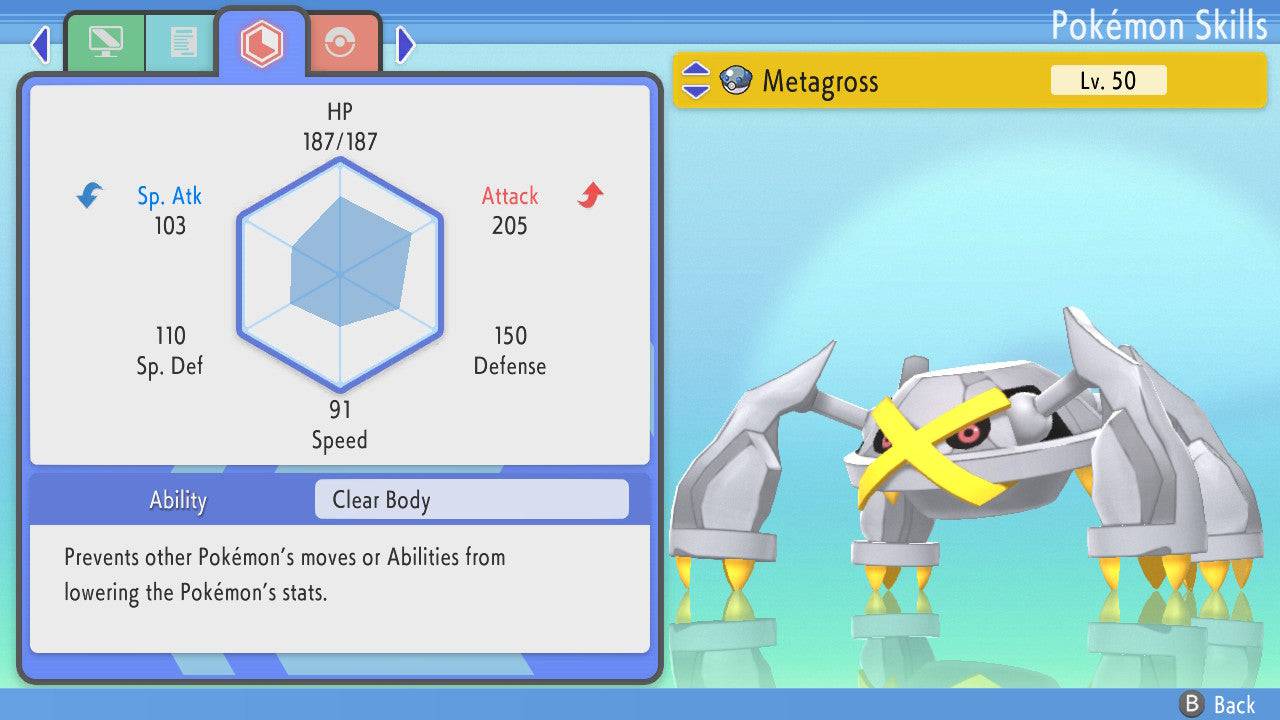Switch to the Poké Ball moves tab
1280x720 pixels.
pos(343,43)
